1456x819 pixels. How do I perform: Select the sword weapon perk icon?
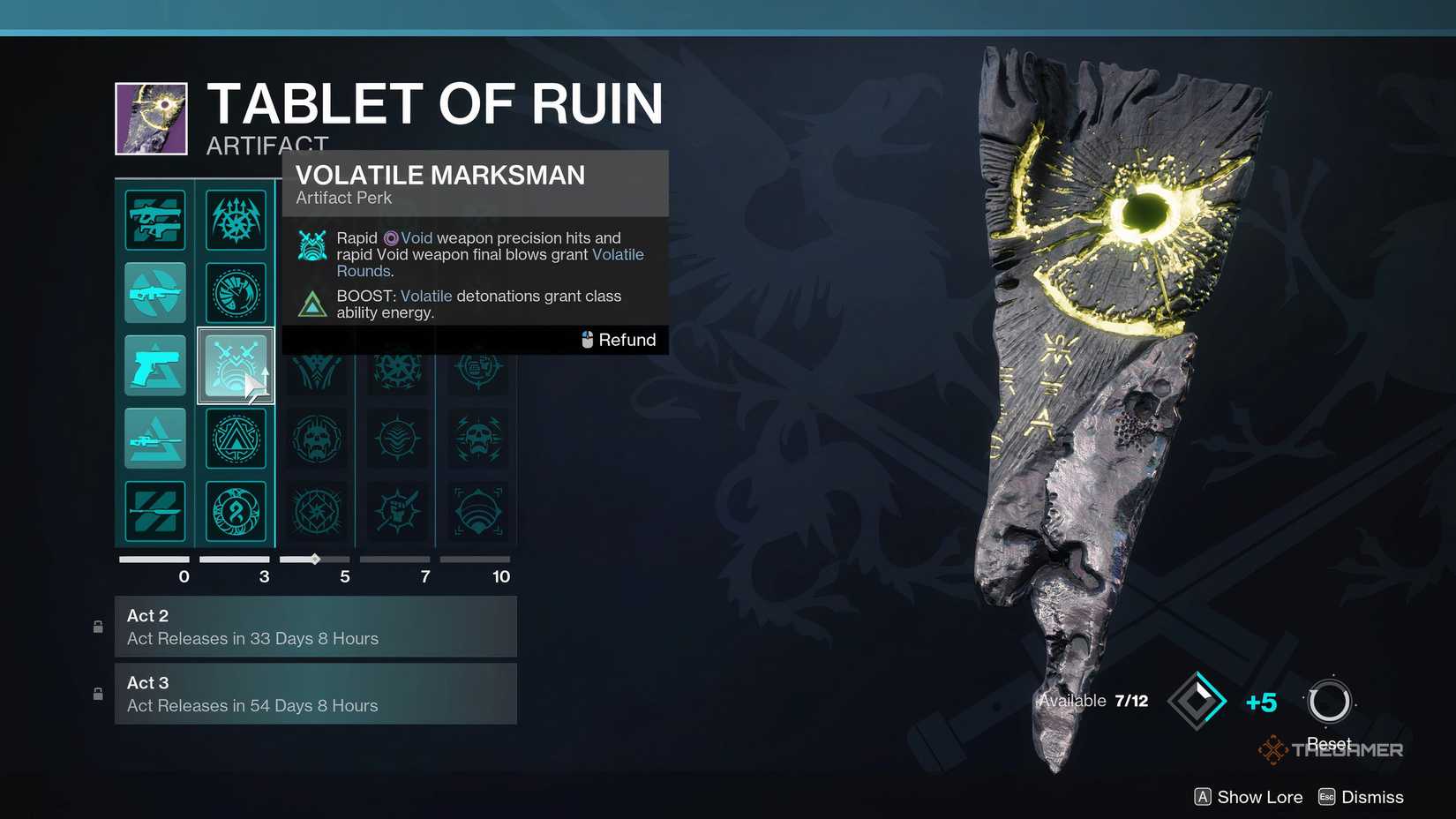[x=155, y=511]
